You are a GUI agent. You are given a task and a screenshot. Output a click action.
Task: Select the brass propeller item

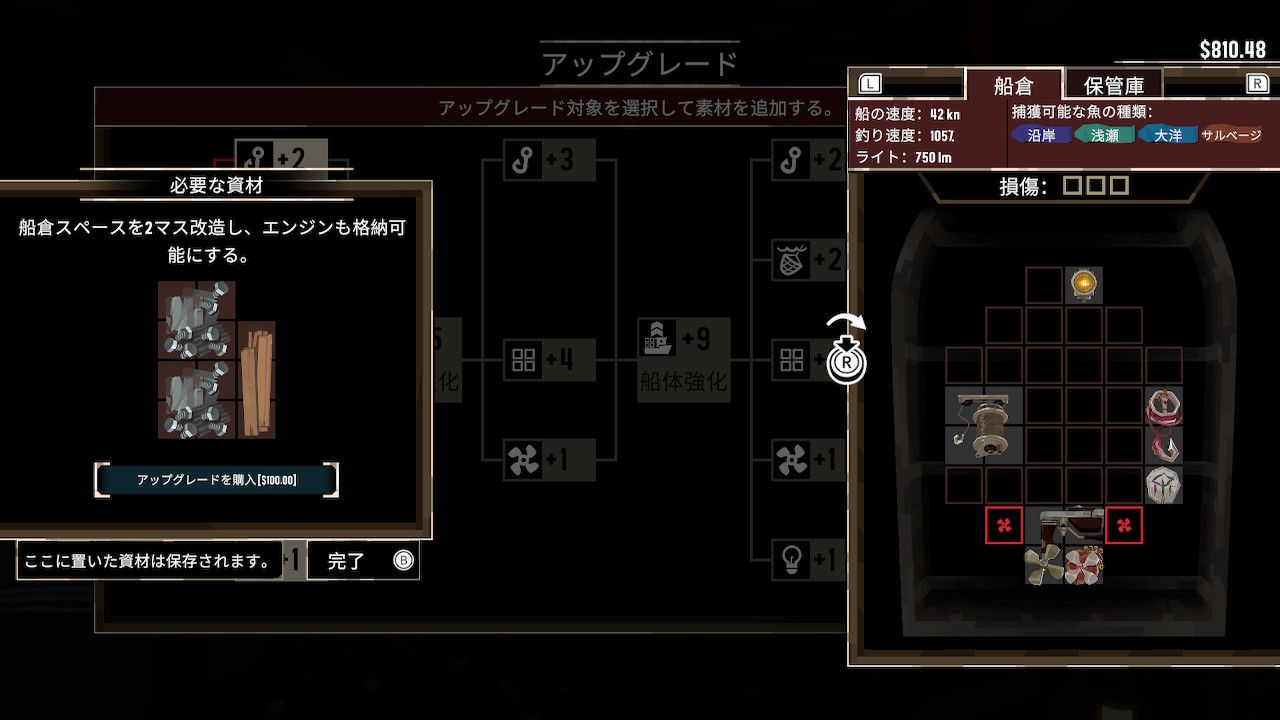1044,565
